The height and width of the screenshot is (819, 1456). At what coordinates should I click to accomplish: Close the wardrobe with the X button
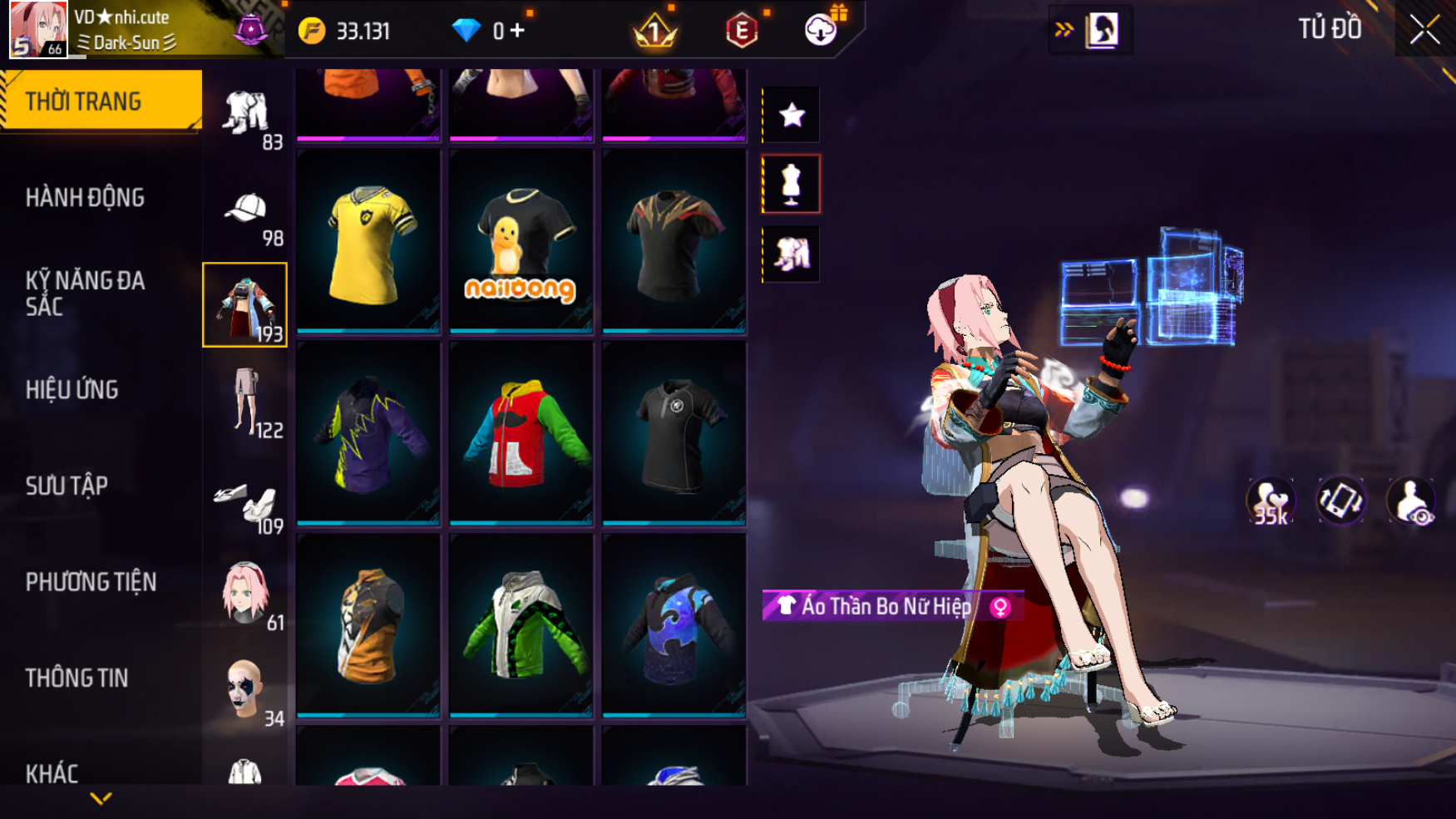pyautogui.click(x=1424, y=31)
